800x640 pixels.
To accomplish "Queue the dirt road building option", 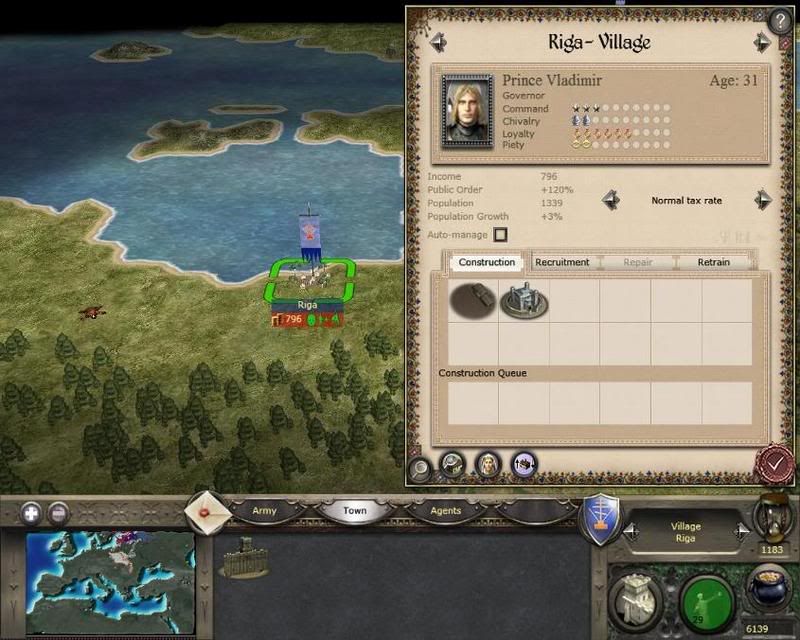I will tap(472, 300).
